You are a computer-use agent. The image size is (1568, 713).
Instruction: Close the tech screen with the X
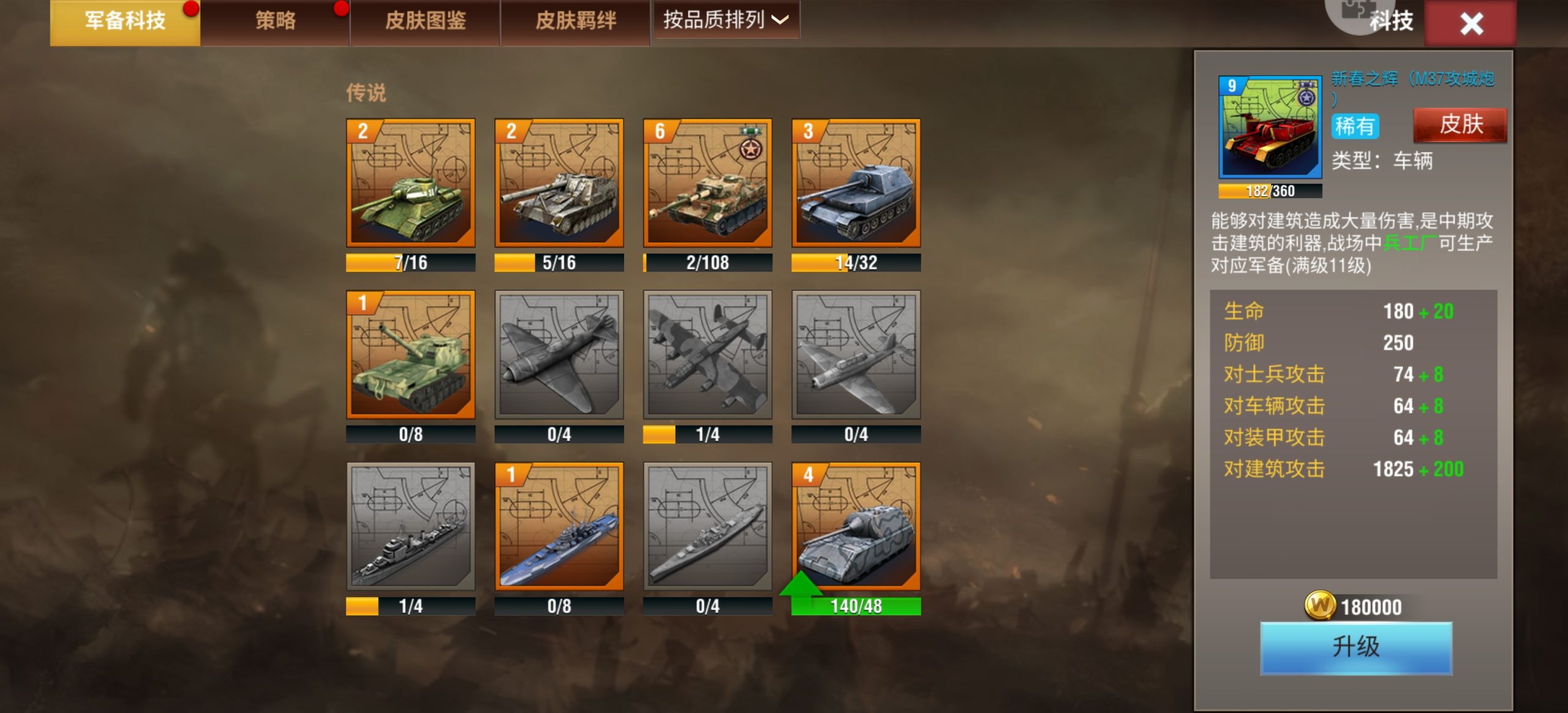(x=1471, y=24)
